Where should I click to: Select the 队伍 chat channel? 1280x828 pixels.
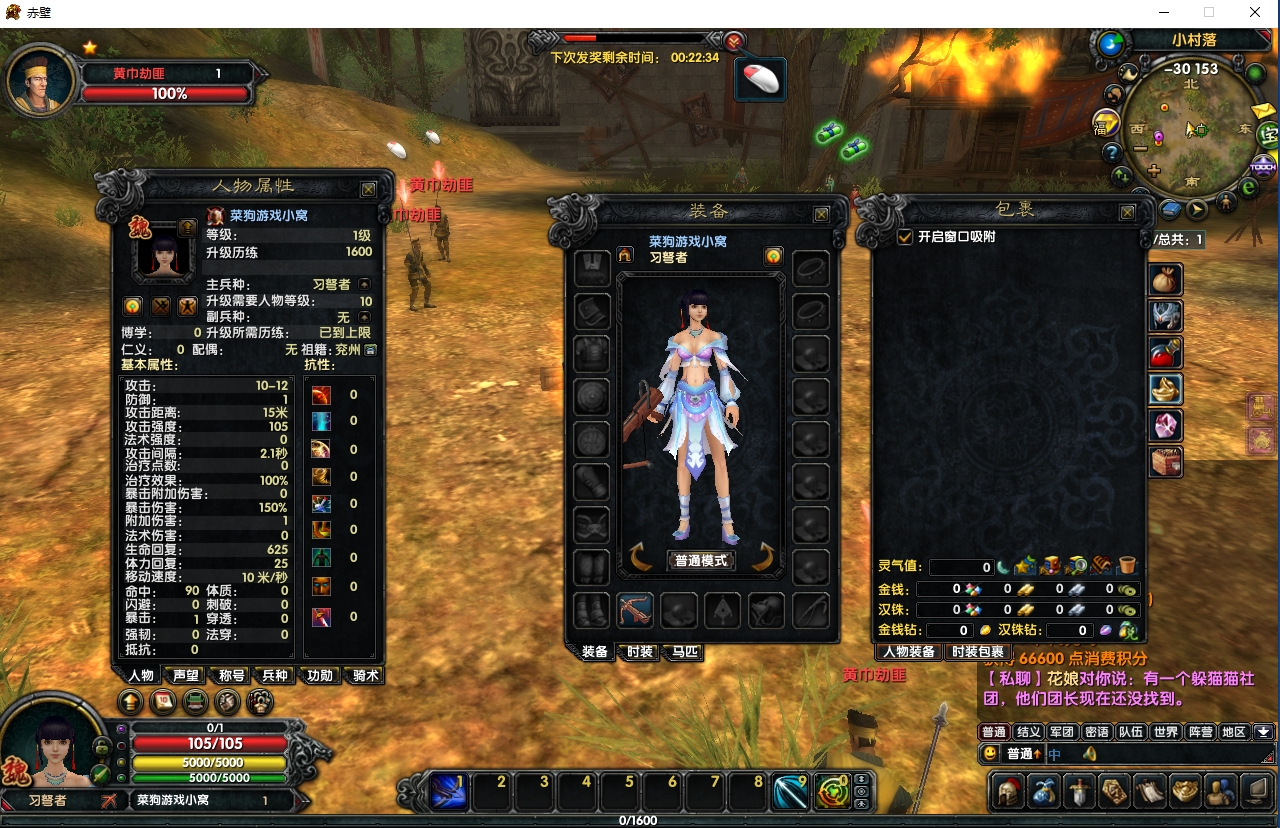[1131, 732]
